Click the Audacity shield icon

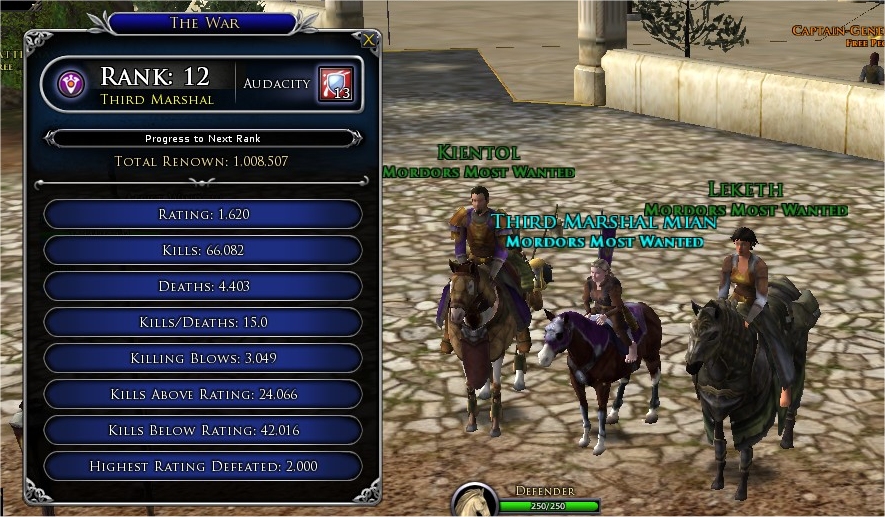point(335,84)
